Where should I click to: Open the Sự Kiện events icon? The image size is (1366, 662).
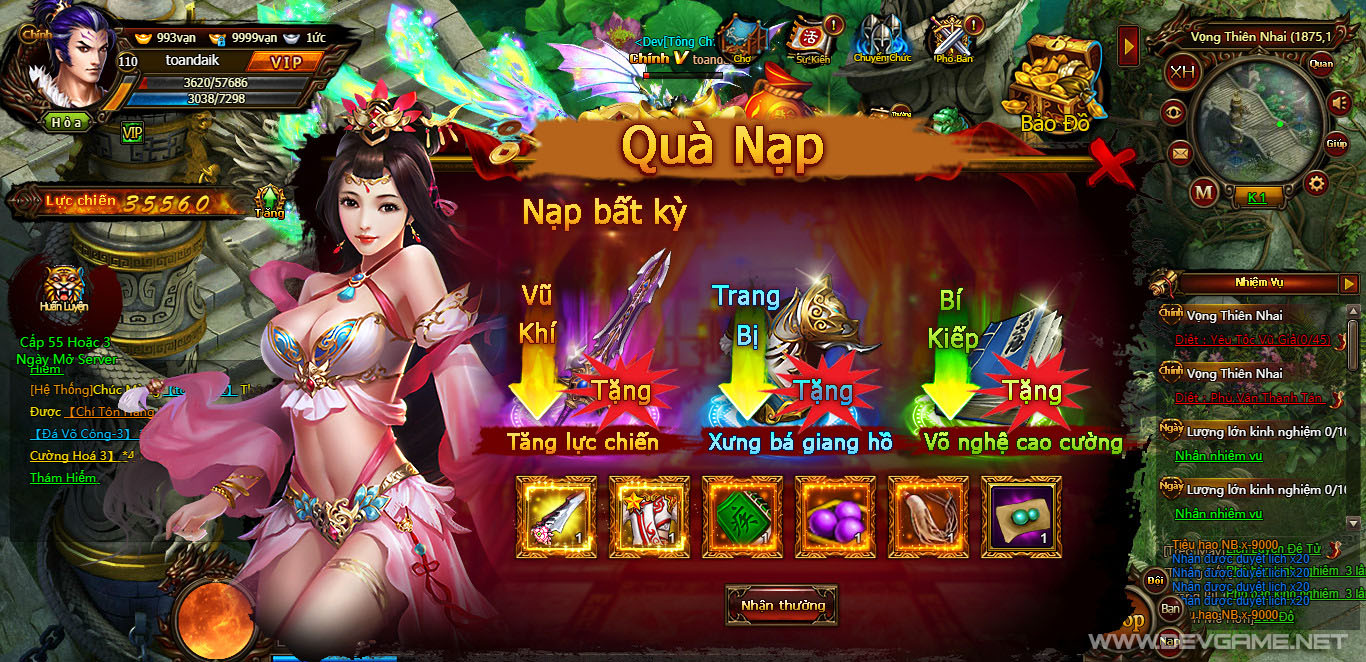813,40
